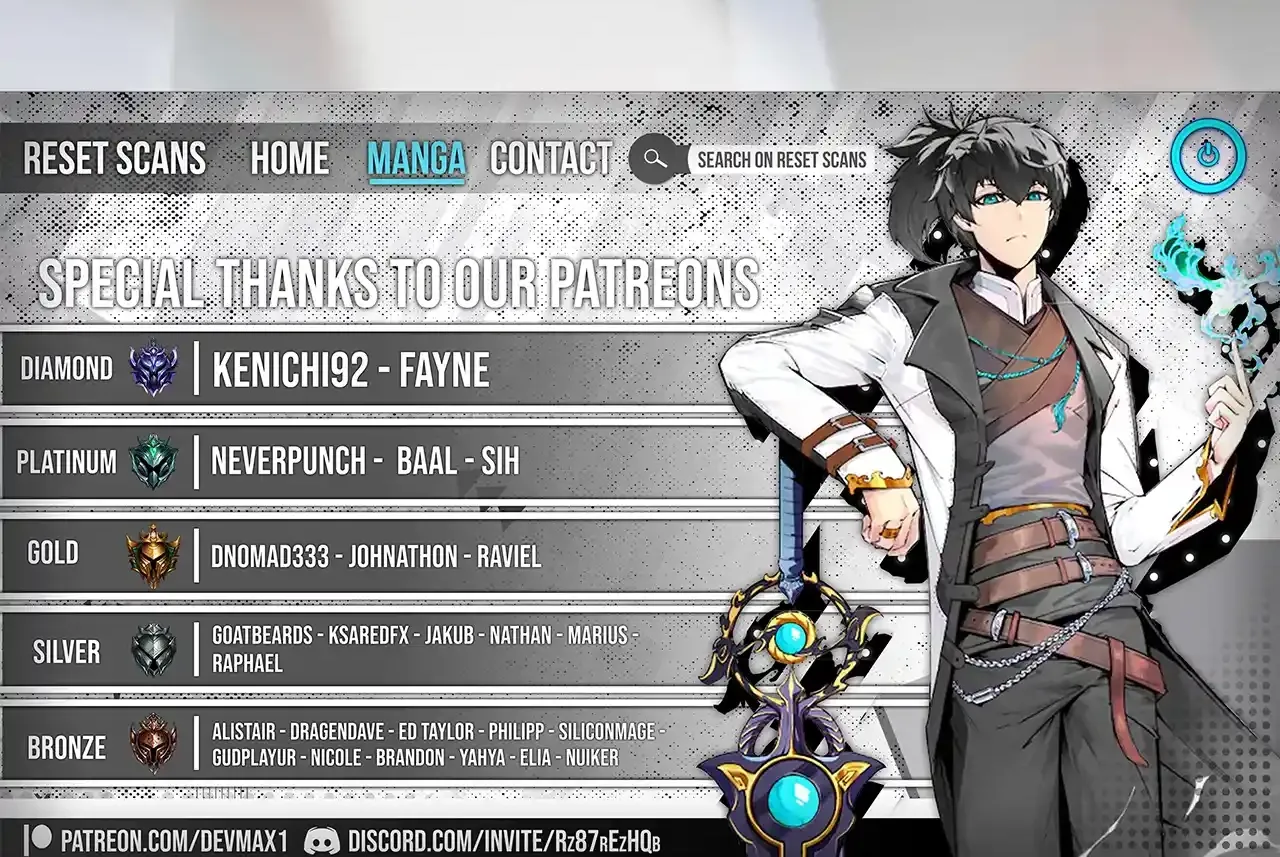This screenshot has height=857, width=1280.
Task: Go to the HOME page
Action: (x=289, y=159)
